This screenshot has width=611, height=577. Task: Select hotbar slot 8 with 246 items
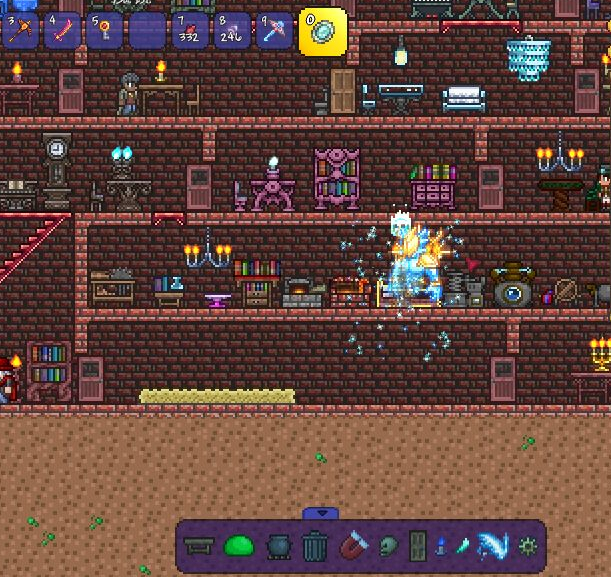click(232, 31)
